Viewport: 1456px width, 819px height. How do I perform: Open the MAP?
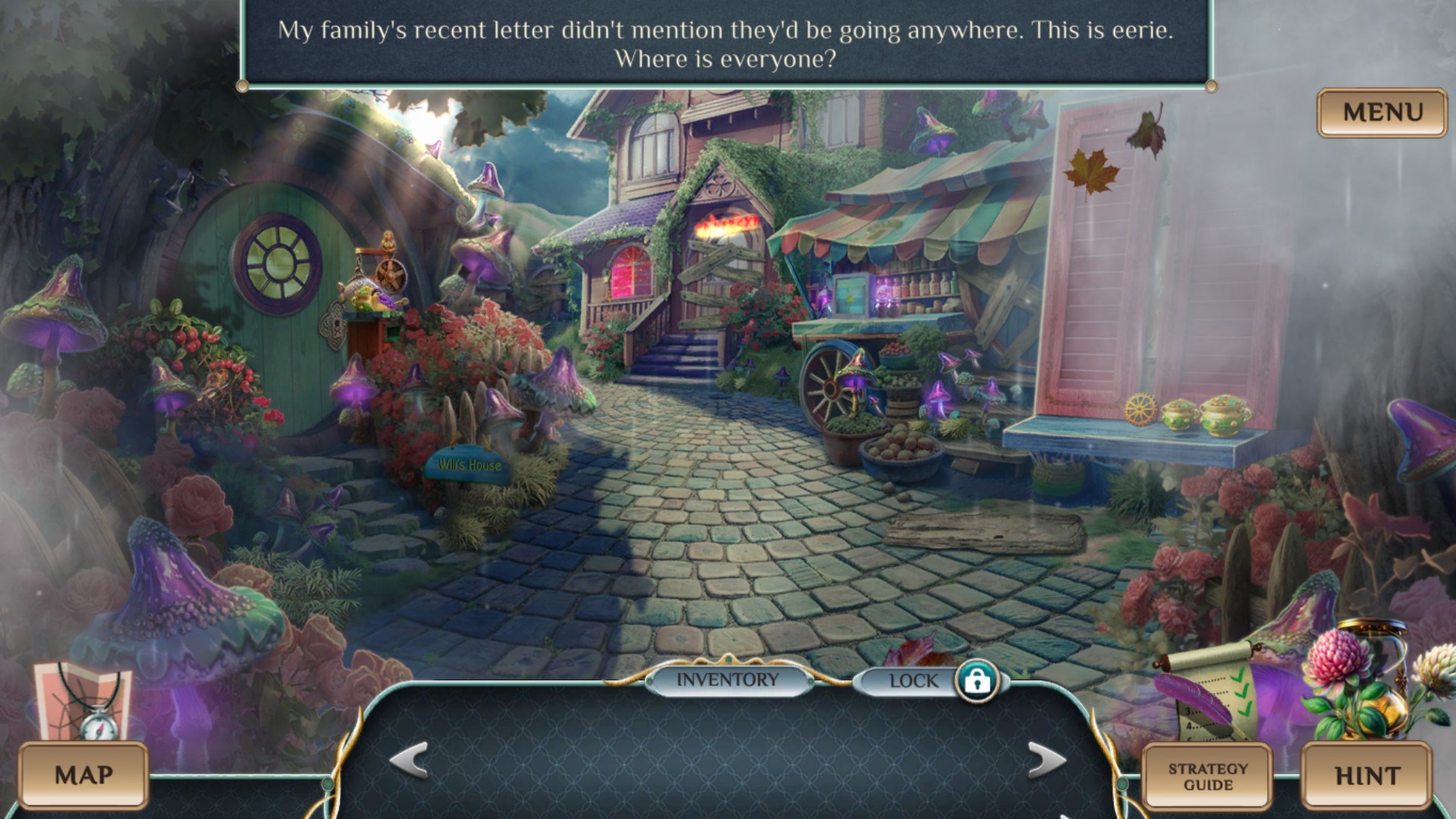(x=83, y=775)
